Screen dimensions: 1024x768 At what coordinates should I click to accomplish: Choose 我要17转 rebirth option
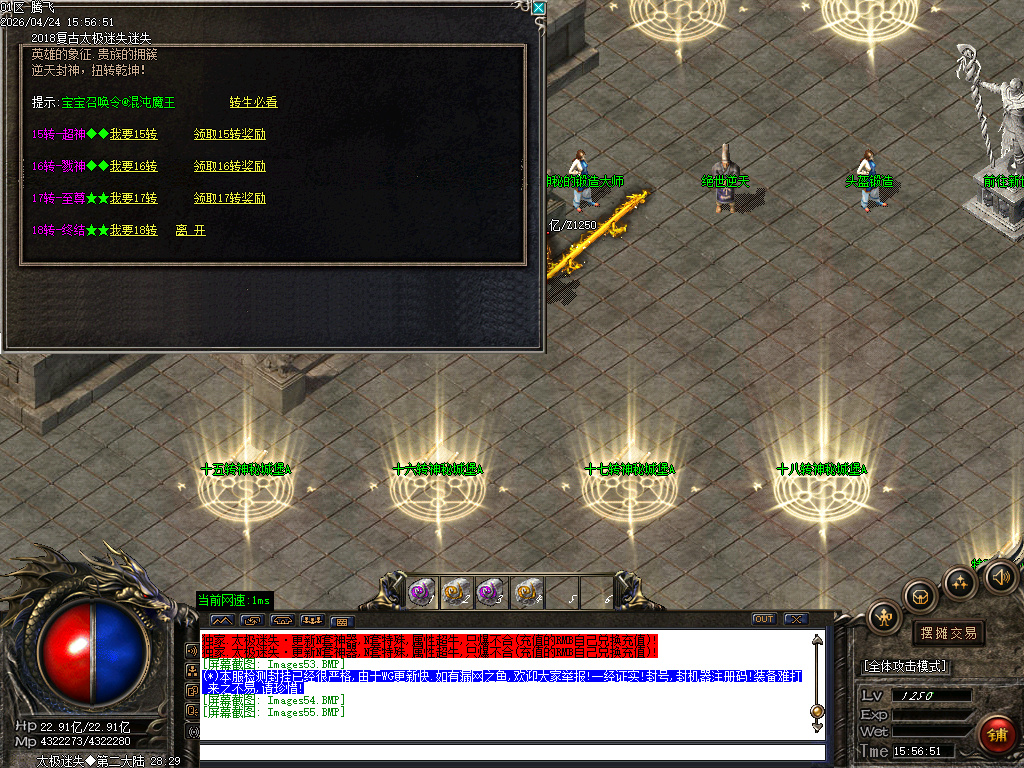coord(133,198)
